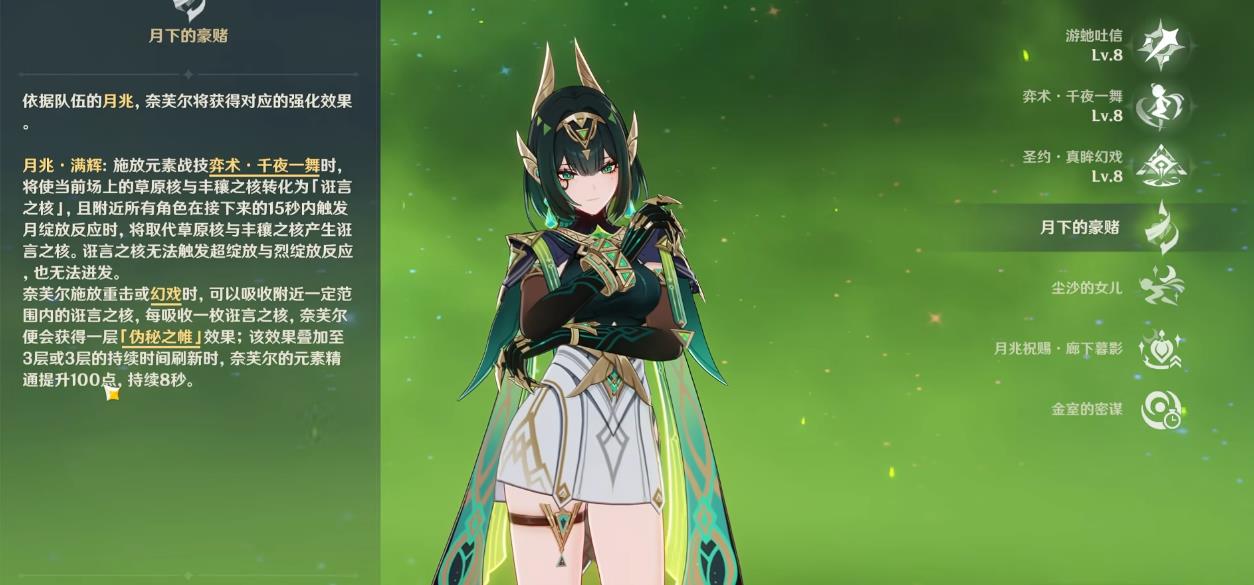Screen dimensions: 1254x585
Task: Open the underlined 幻戏 keyword link
Action: coord(164,294)
